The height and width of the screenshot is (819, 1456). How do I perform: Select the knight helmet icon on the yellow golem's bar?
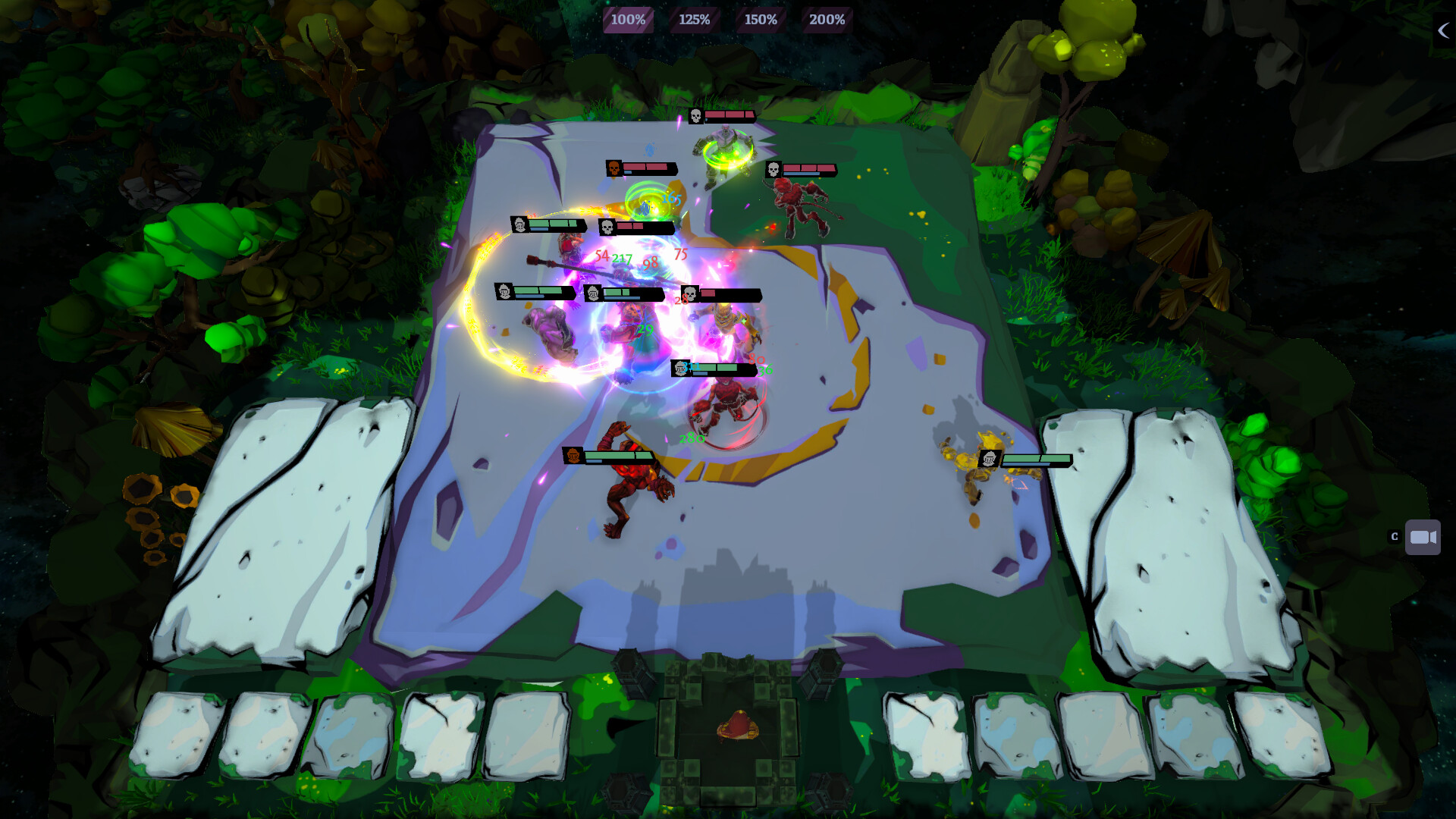click(x=991, y=459)
